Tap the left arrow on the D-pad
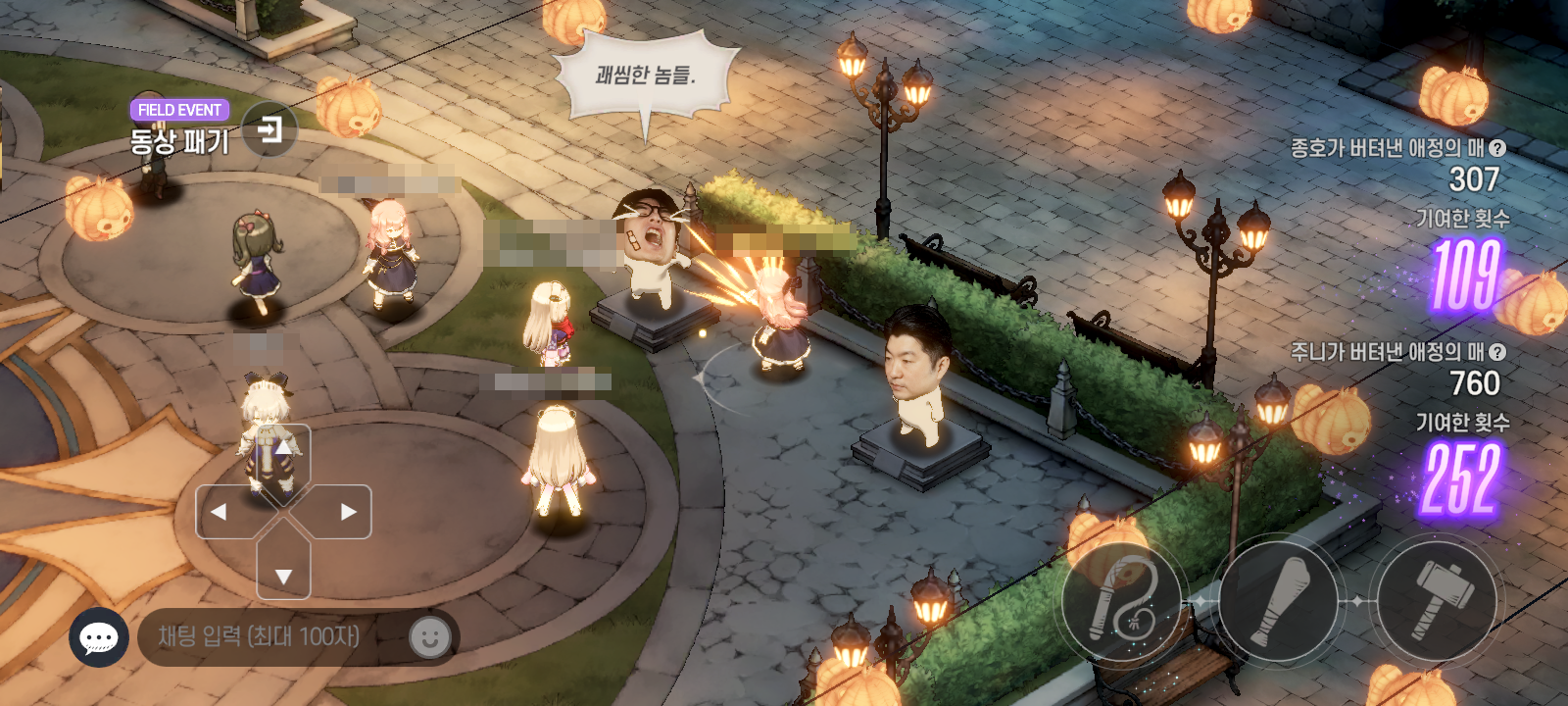This screenshot has height=706, width=1568. click(220, 512)
